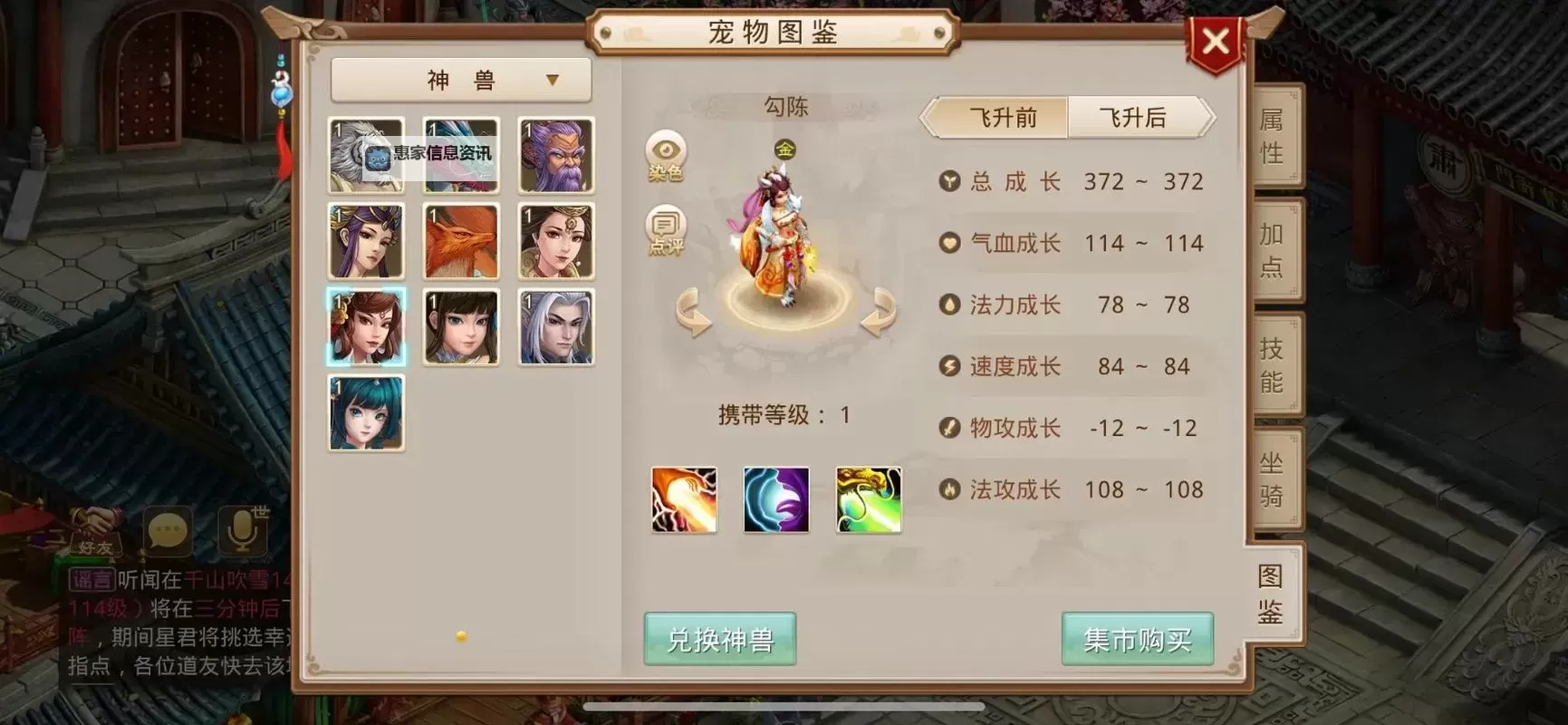The height and width of the screenshot is (725, 1568).
Task: Open the 神兽 category dropdown
Action: pyautogui.click(x=461, y=79)
